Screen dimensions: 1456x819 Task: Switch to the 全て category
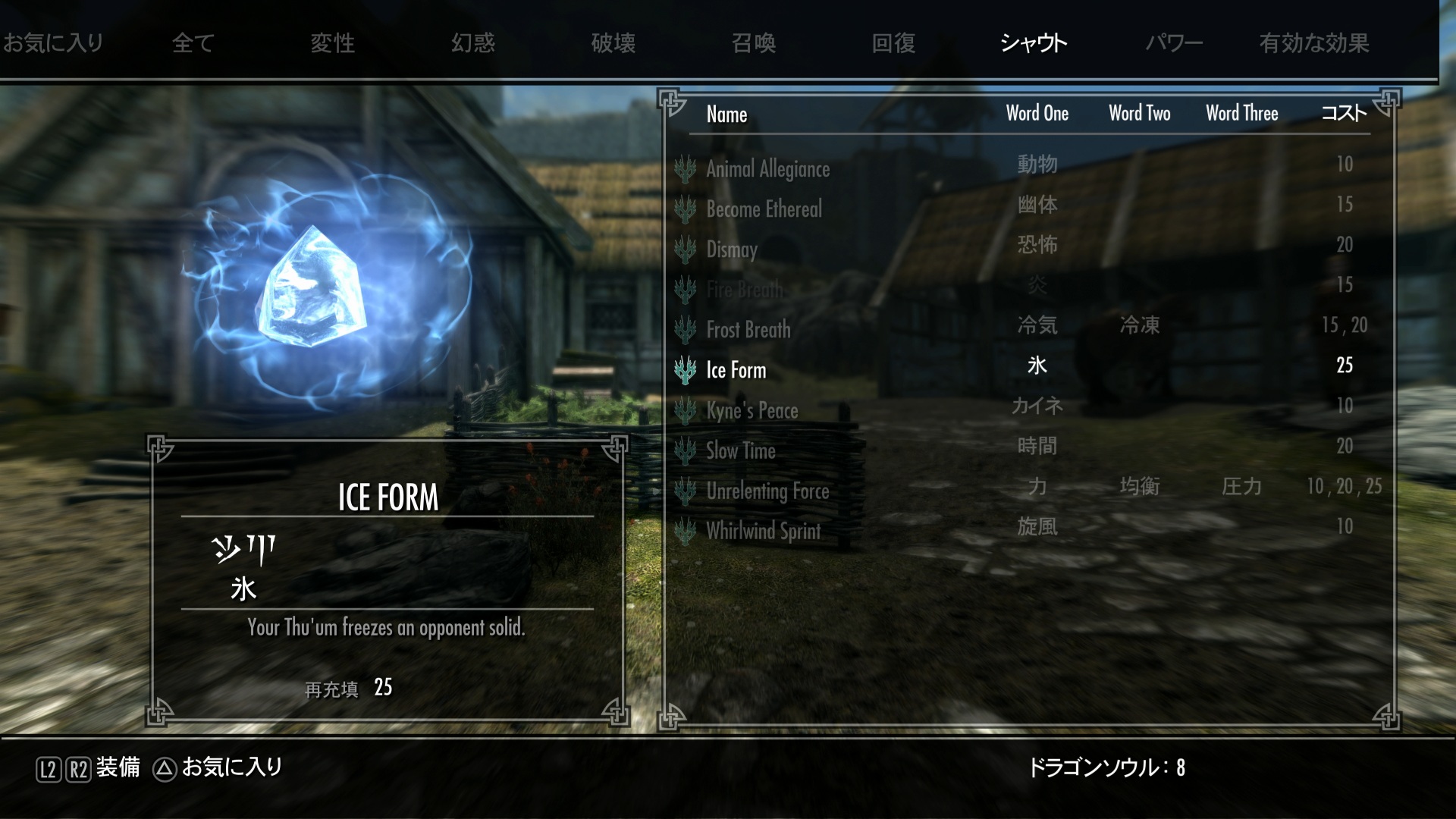tap(193, 43)
